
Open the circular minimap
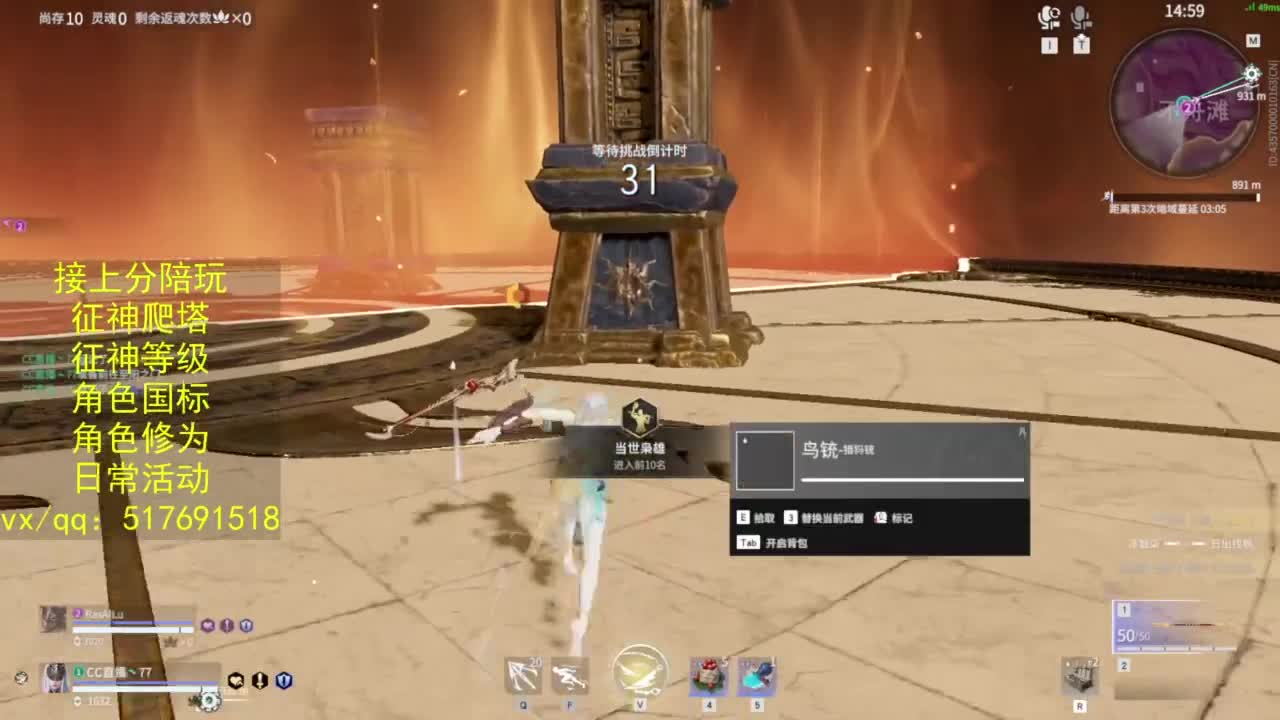[x=1184, y=104]
